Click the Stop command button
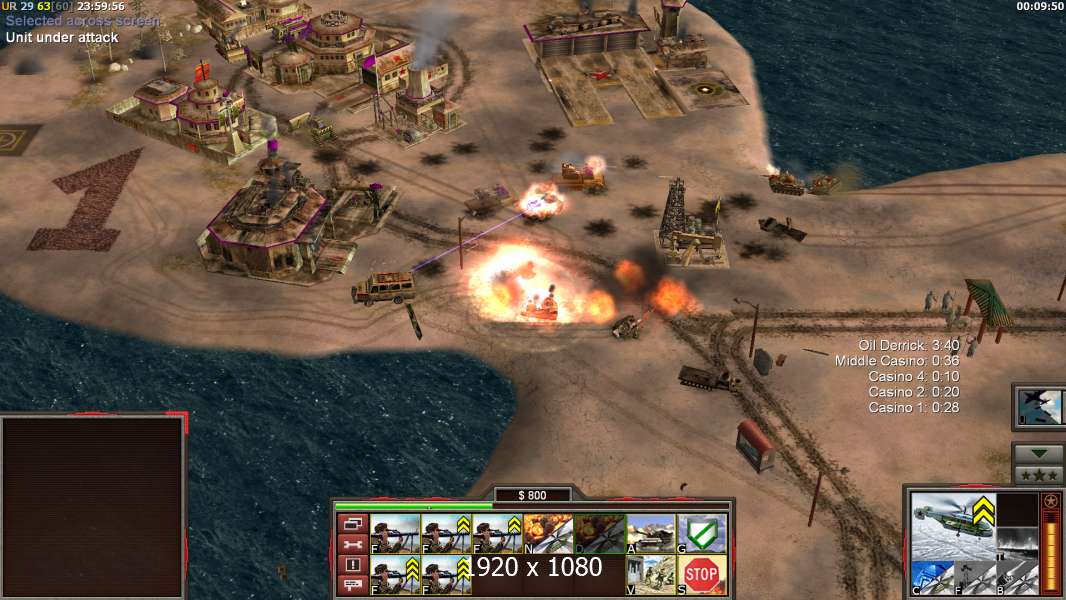 [702, 575]
